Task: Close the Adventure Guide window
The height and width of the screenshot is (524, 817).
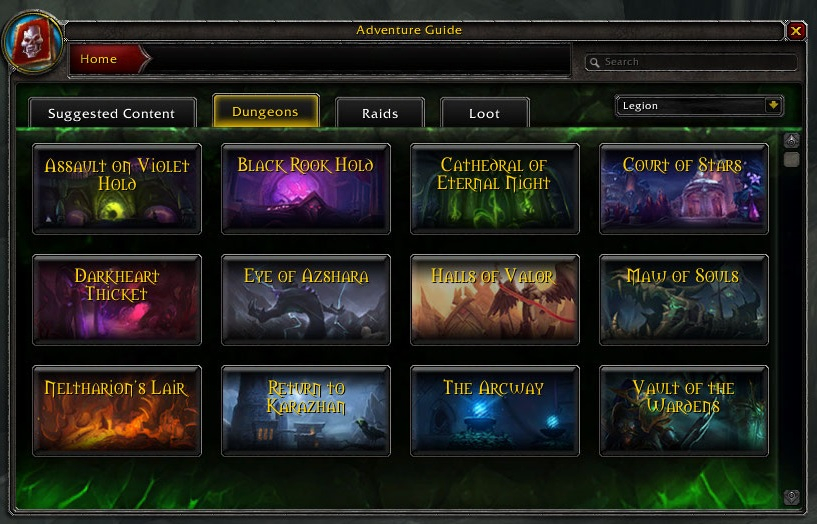Action: pos(796,31)
